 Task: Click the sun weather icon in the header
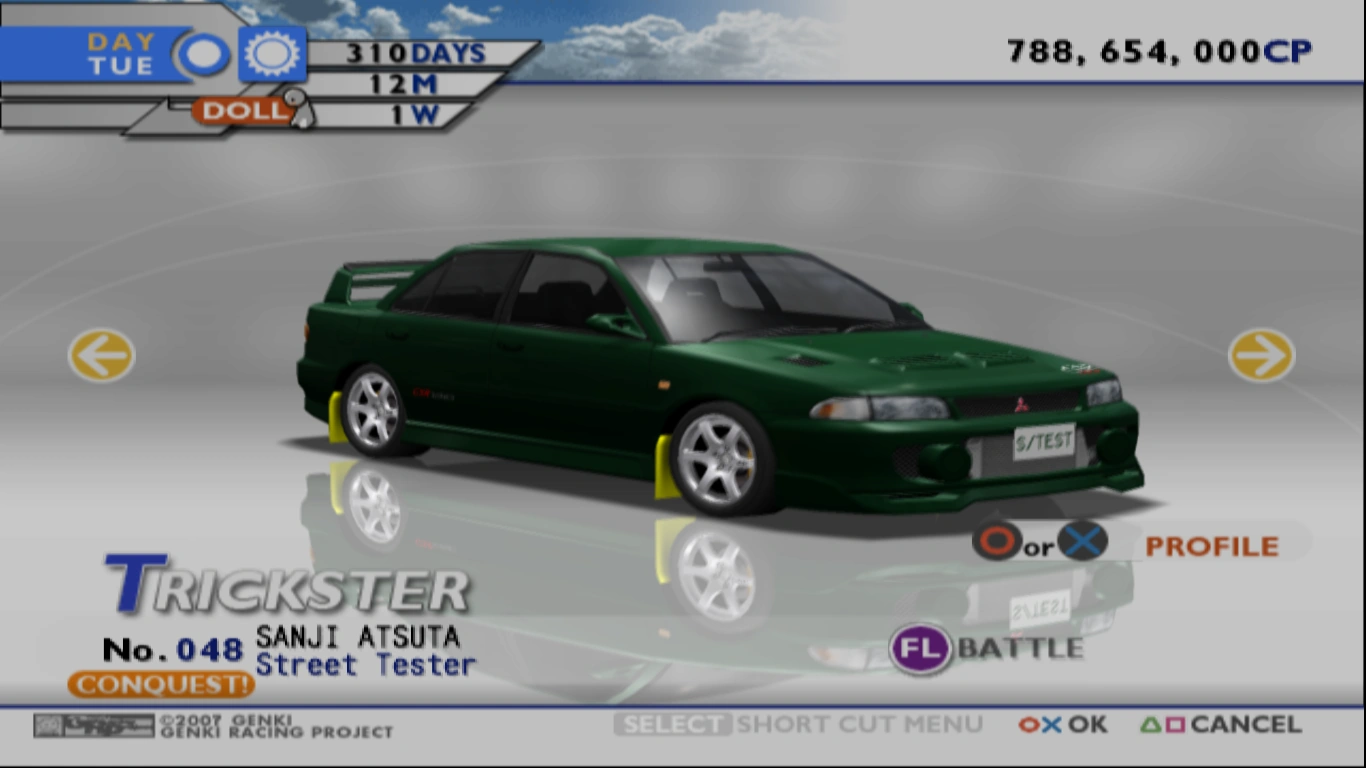click(x=271, y=53)
